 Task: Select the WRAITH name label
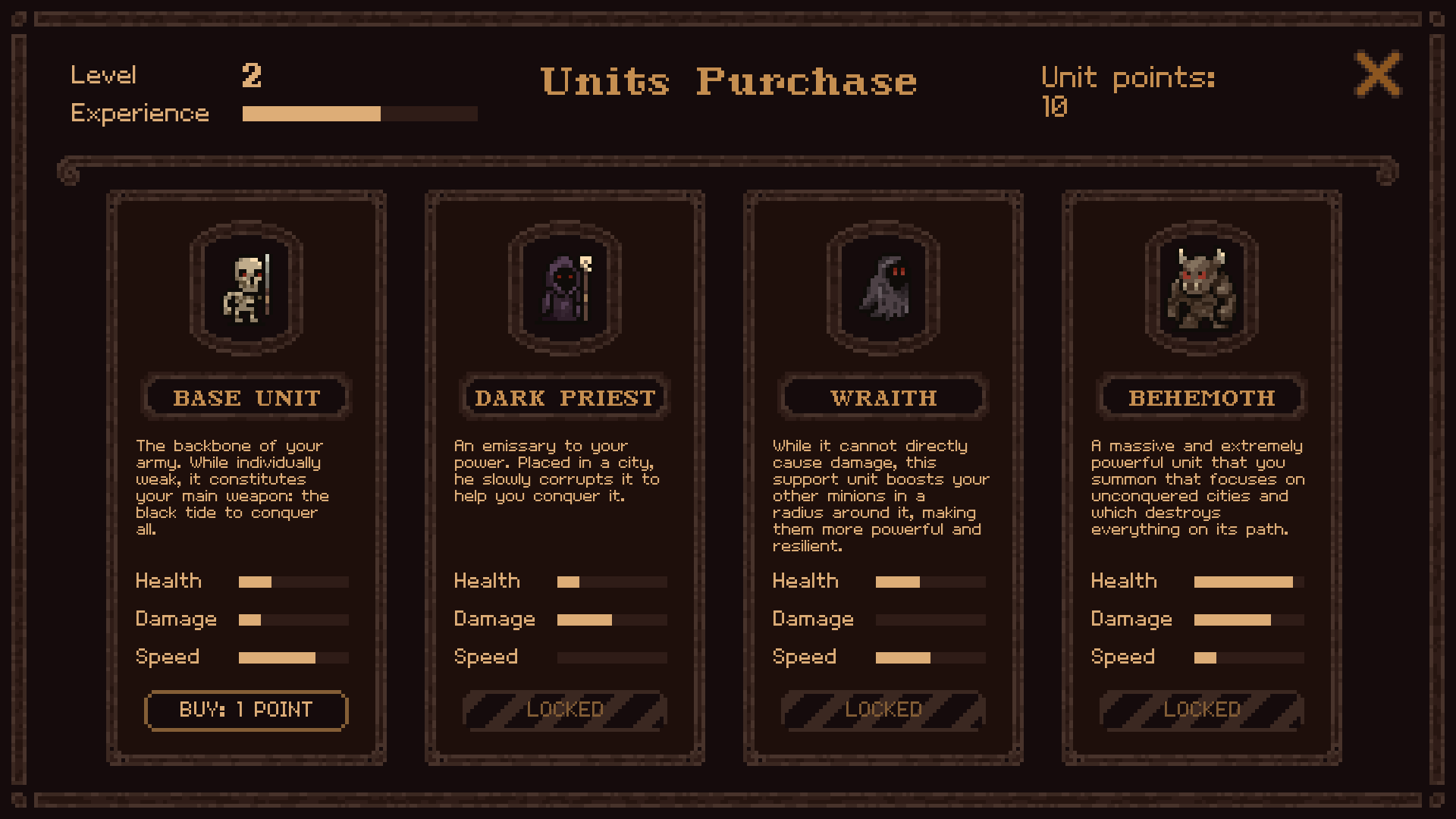pyautogui.click(x=883, y=397)
